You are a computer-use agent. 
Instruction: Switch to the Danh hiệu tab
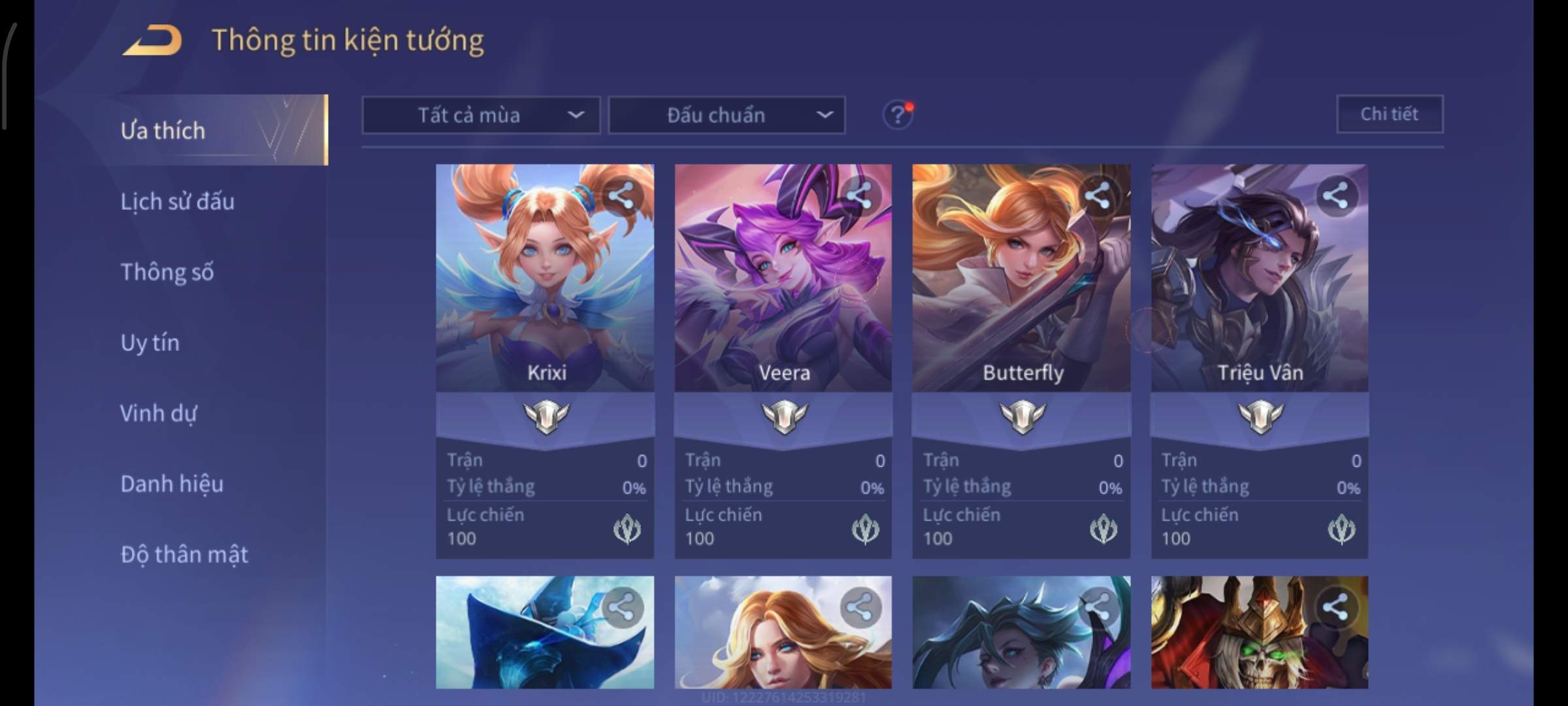pos(172,484)
